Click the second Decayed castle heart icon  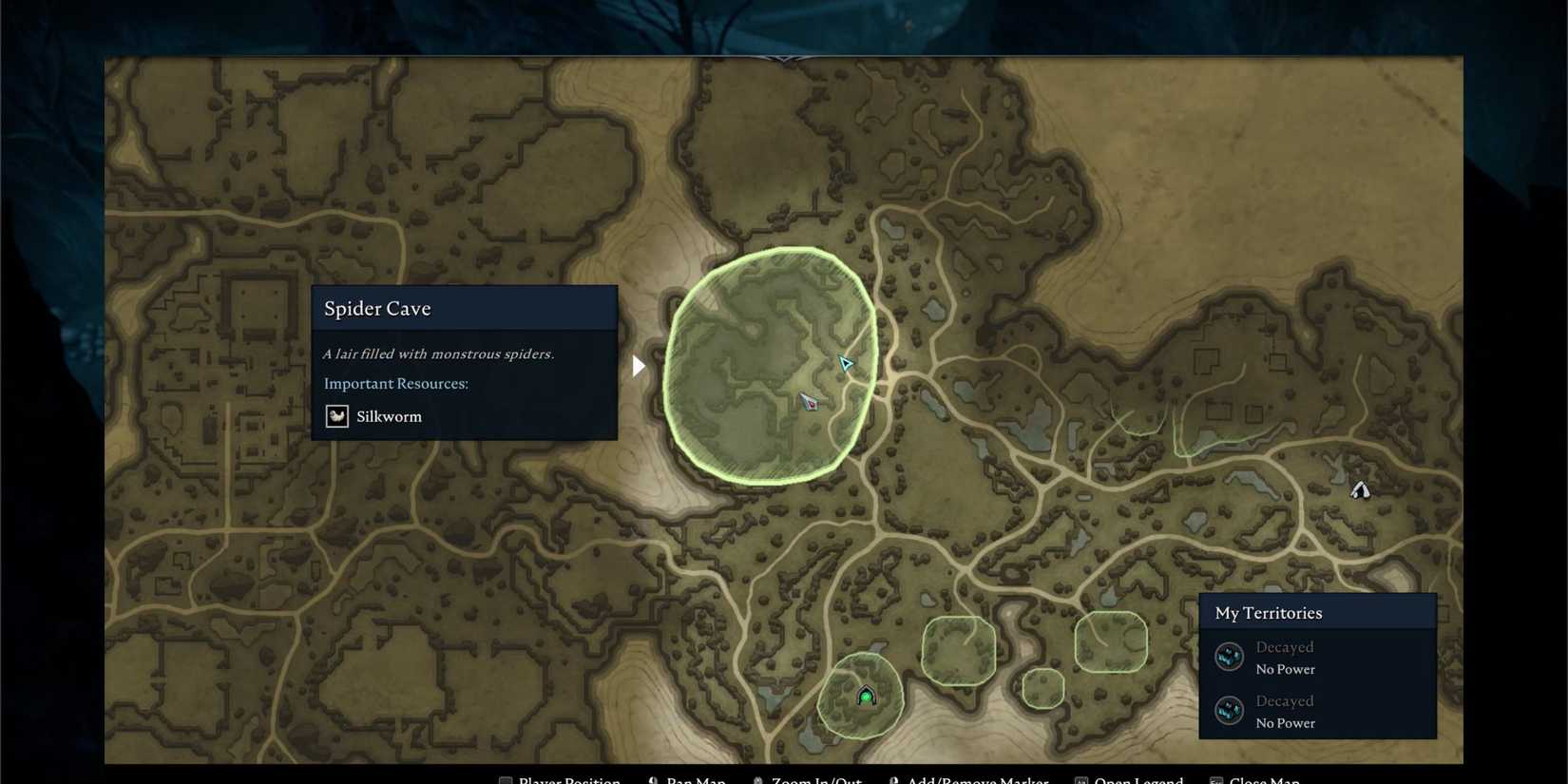click(x=1229, y=710)
